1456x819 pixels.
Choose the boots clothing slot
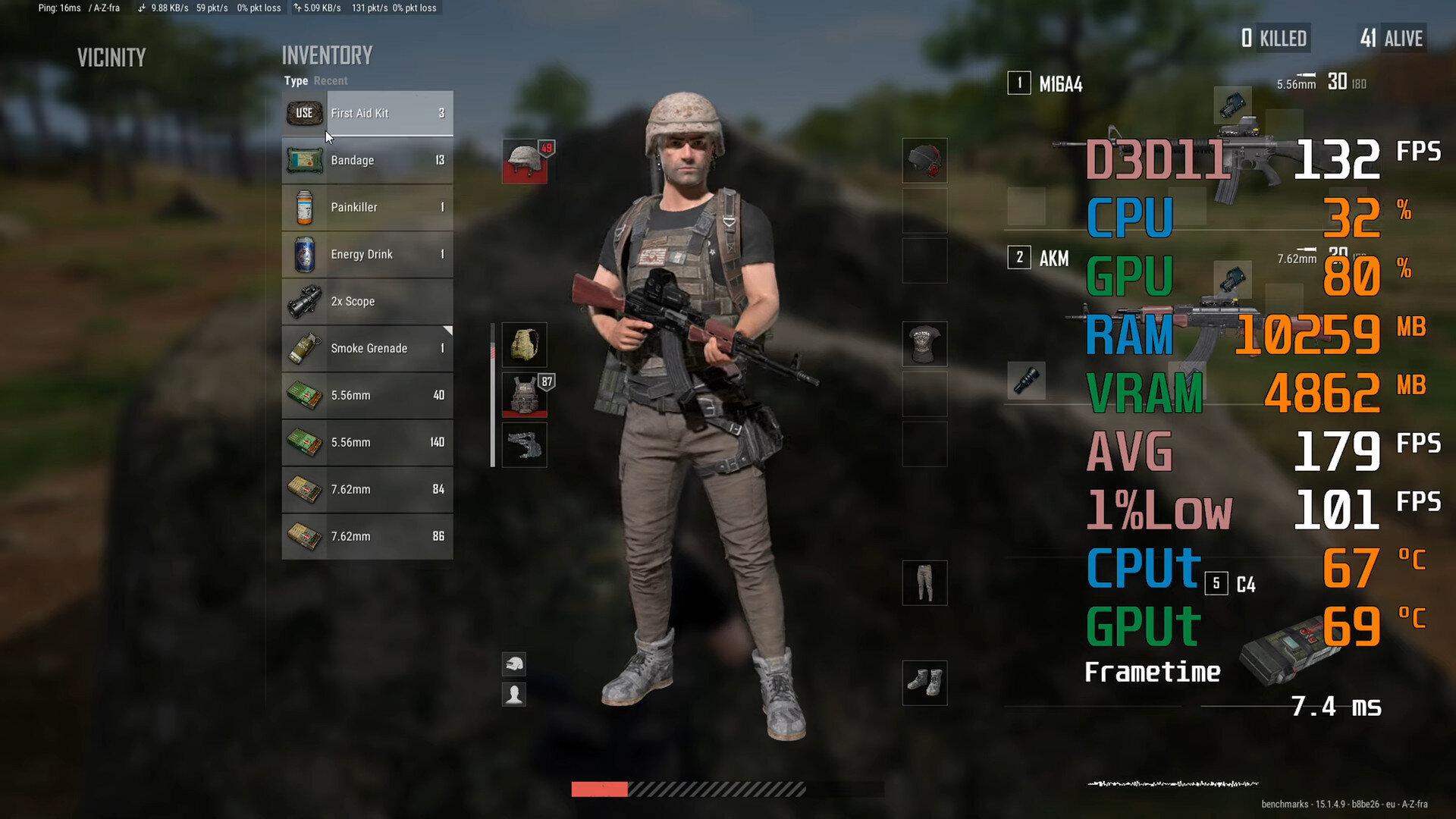(924, 682)
